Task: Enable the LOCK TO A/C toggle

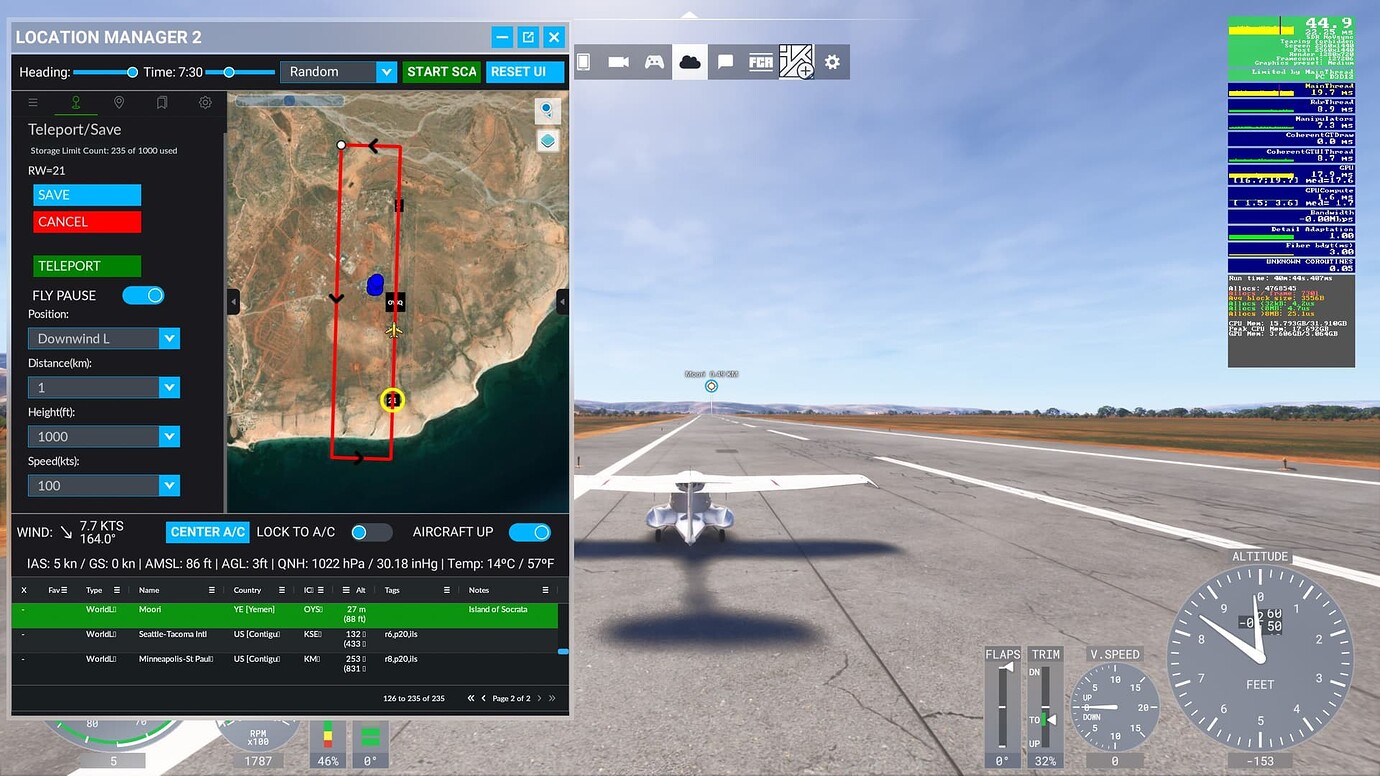Action: pyautogui.click(x=371, y=532)
